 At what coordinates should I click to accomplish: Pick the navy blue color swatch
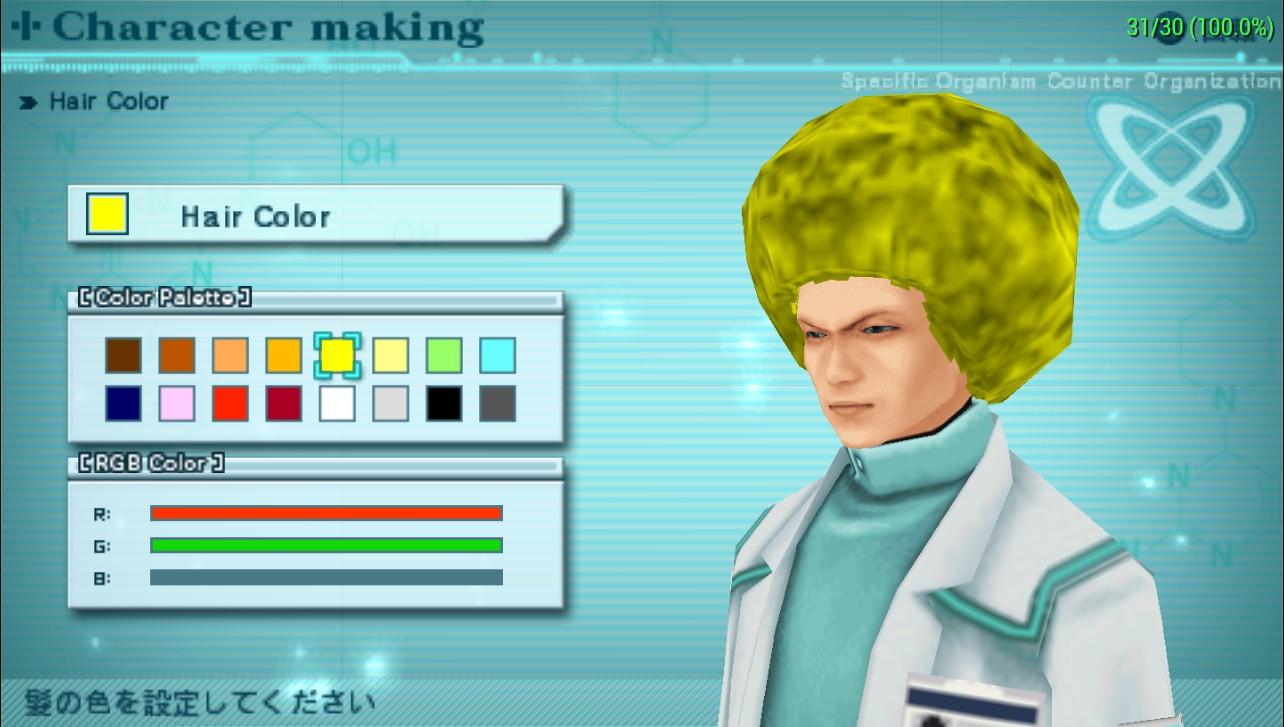[124, 404]
